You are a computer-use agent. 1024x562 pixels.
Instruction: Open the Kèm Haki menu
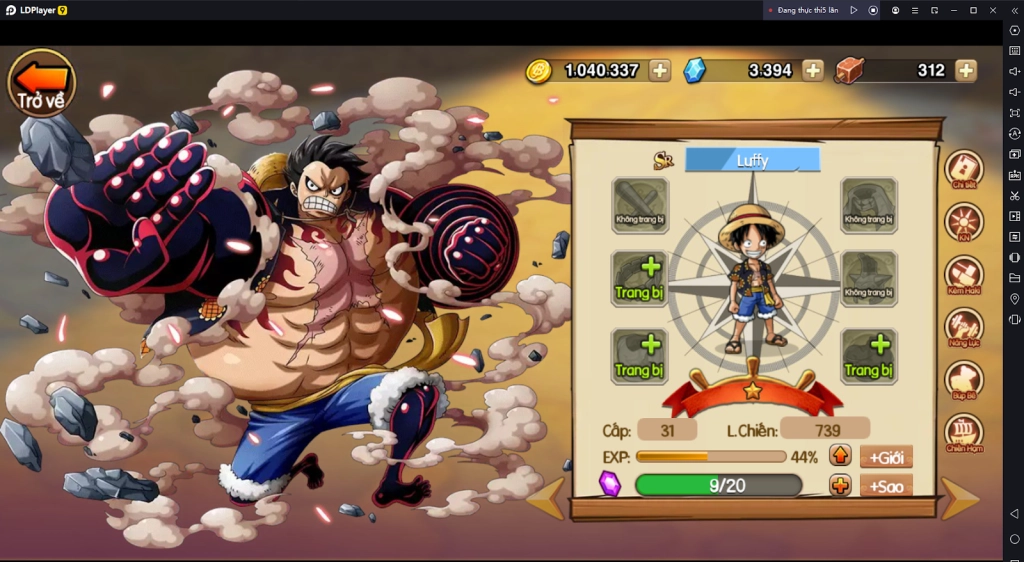click(964, 275)
